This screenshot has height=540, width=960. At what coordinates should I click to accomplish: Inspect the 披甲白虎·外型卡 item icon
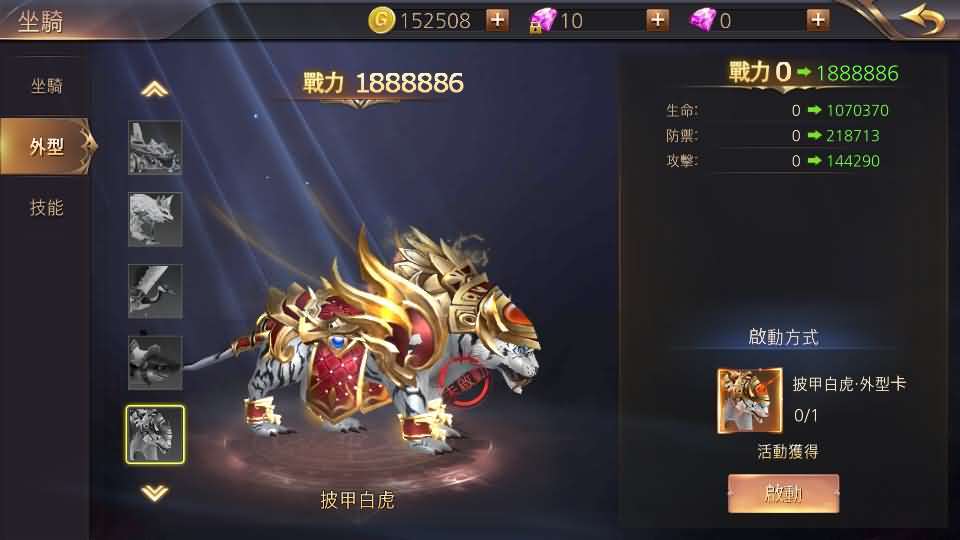(x=749, y=401)
